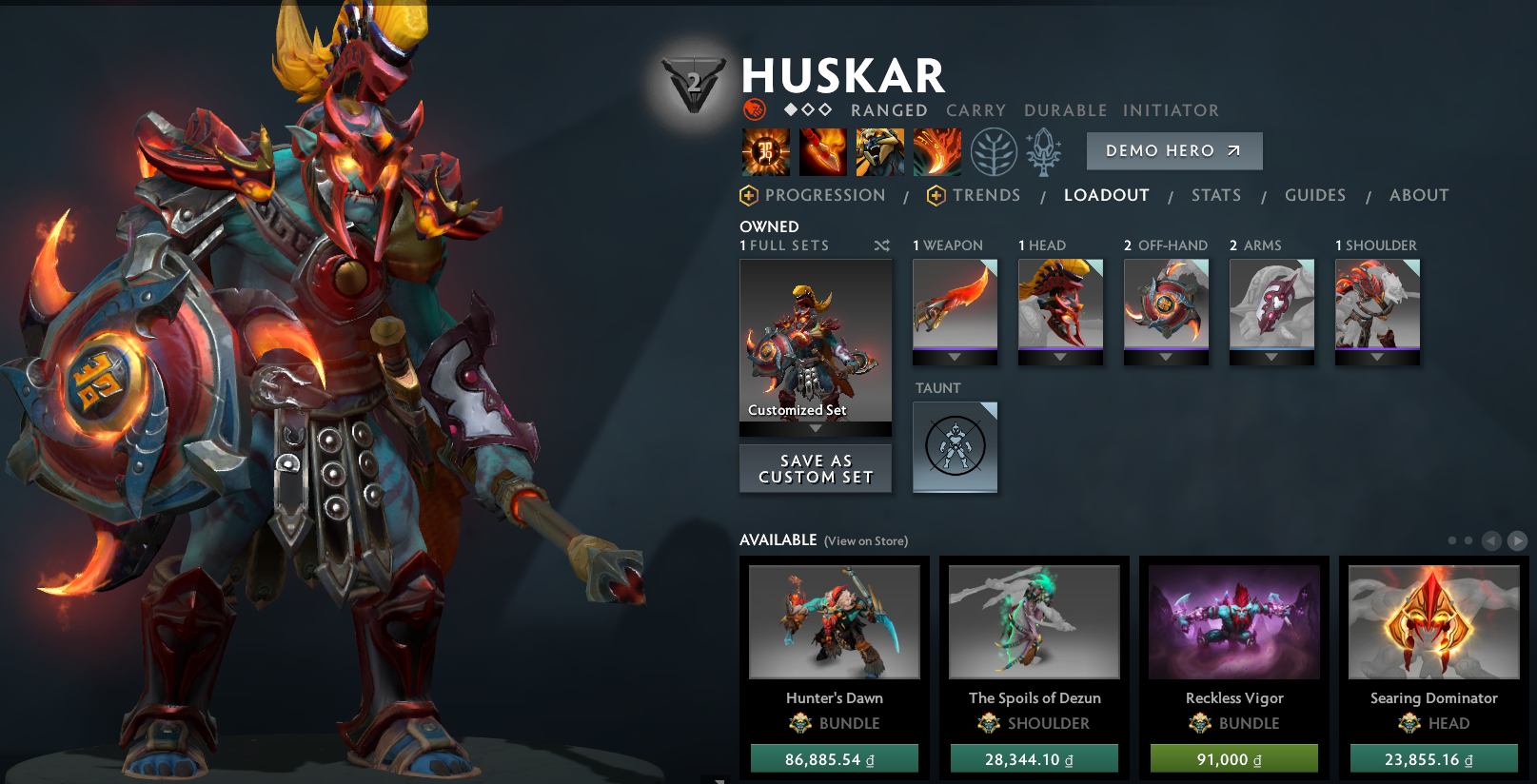Screen dimensions: 1537x784
Task: Save loadout as custom set
Action: (816, 469)
